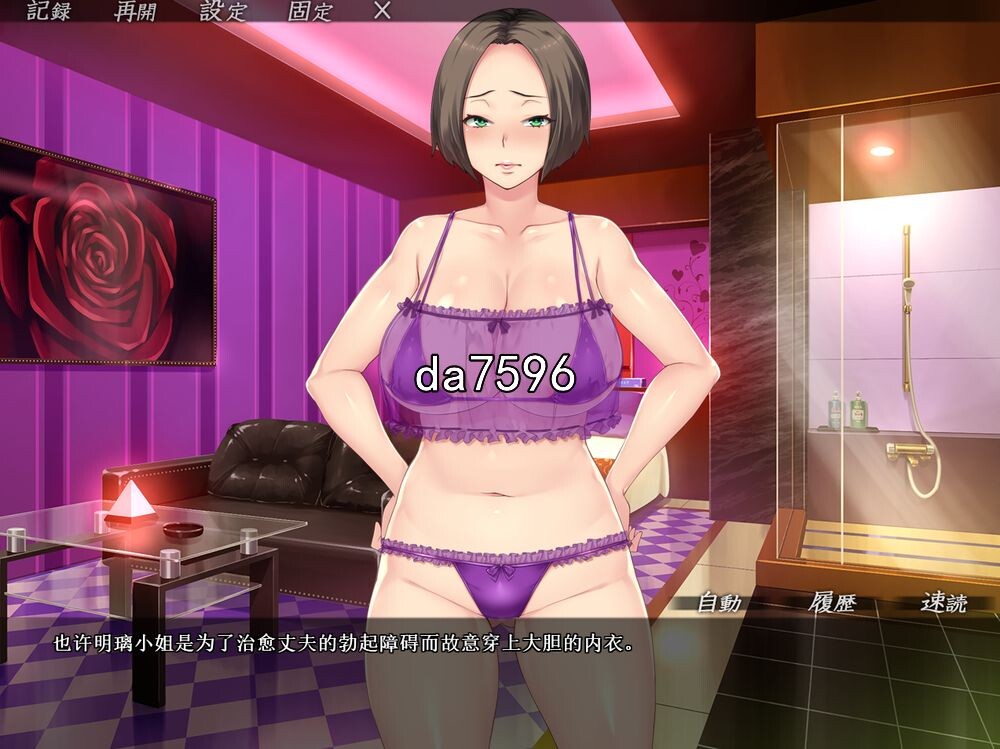Toggle the 固定 menu lock

[310, 12]
